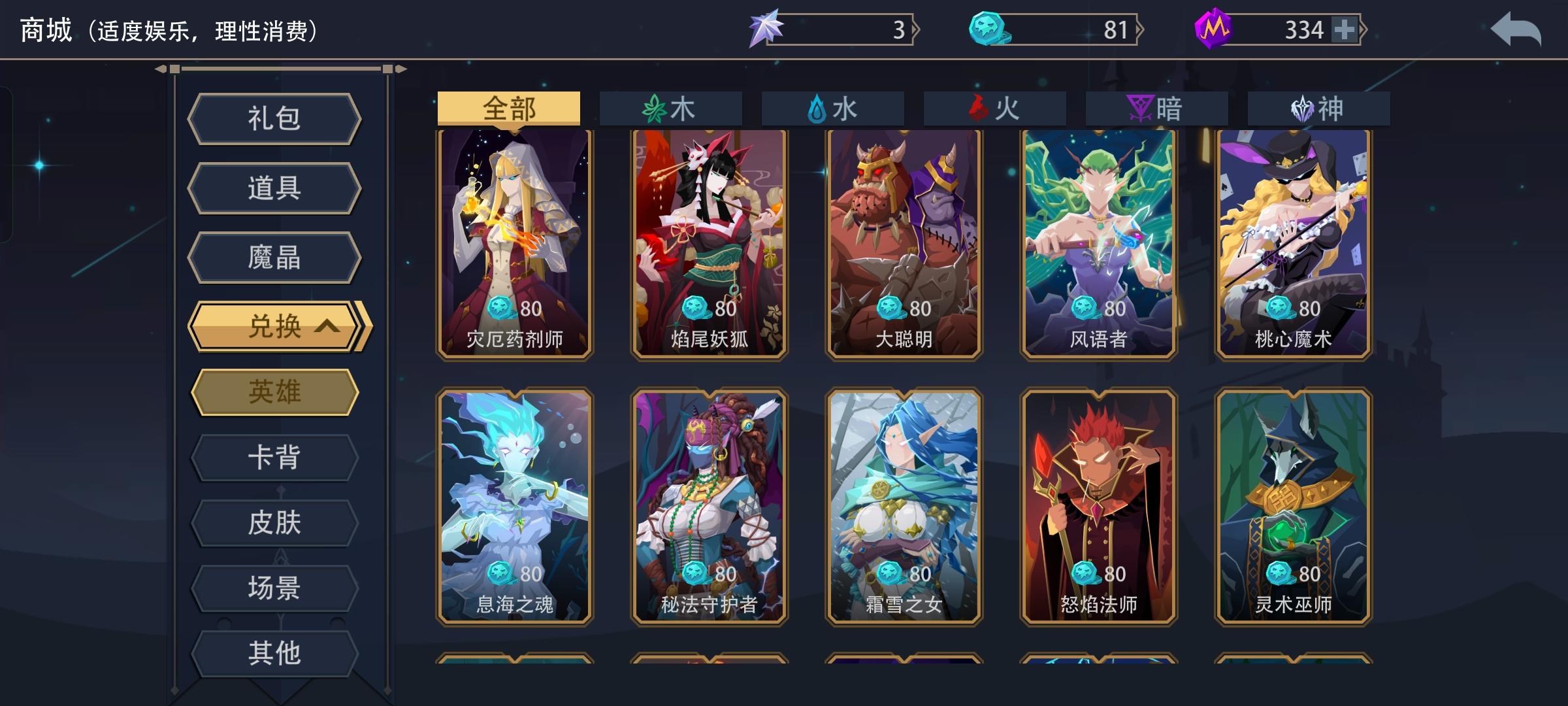This screenshot has height=706, width=1568.
Task: Open the 道具 items section
Action: tap(274, 187)
